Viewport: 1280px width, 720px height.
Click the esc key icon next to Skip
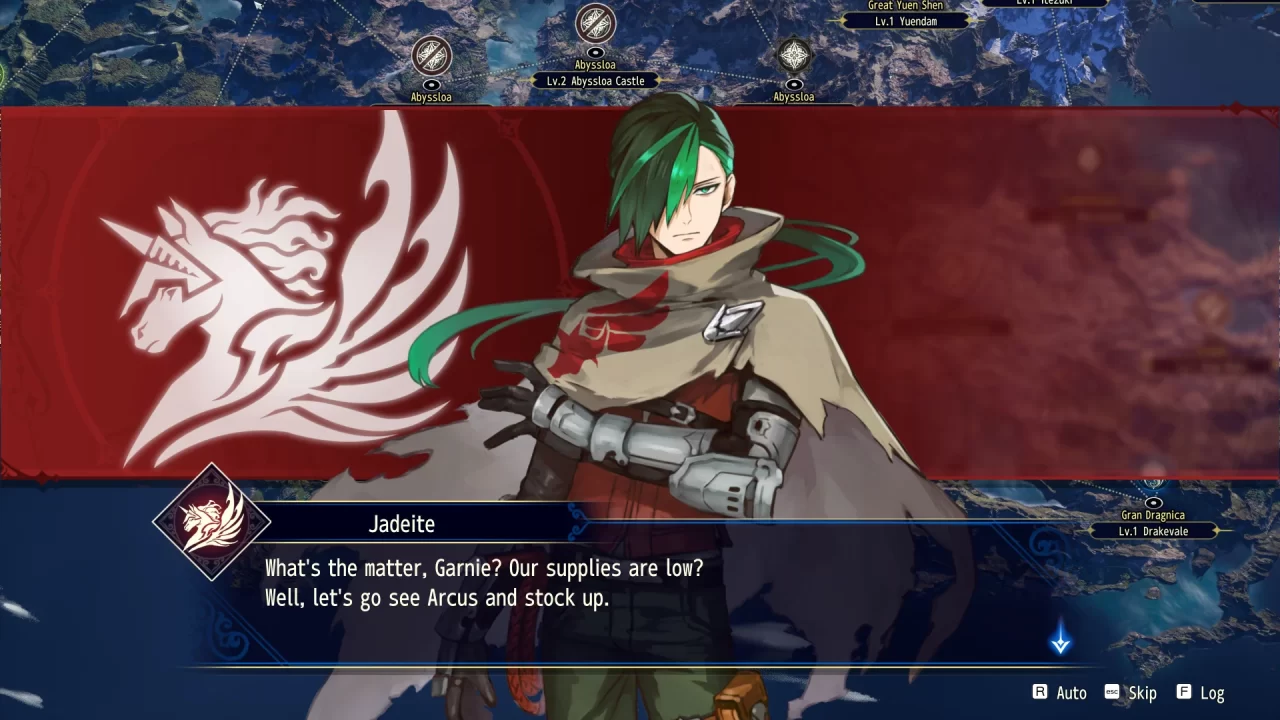coord(1111,692)
